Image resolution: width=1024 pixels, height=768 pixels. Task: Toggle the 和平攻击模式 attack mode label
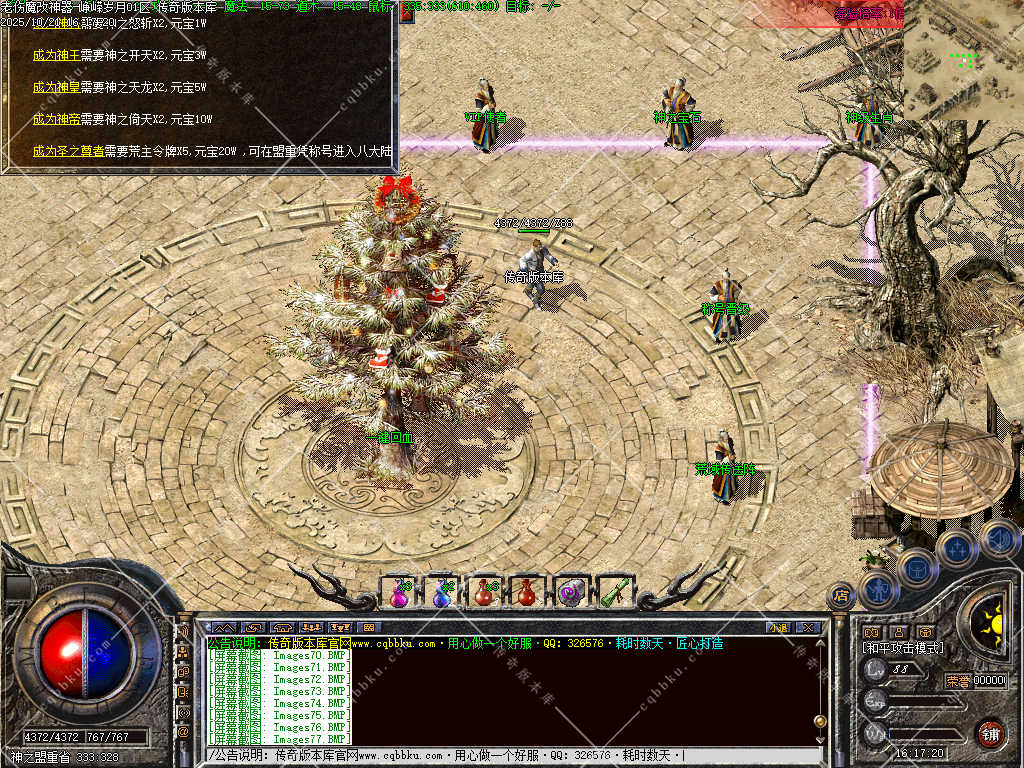click(x=903, y=648)
